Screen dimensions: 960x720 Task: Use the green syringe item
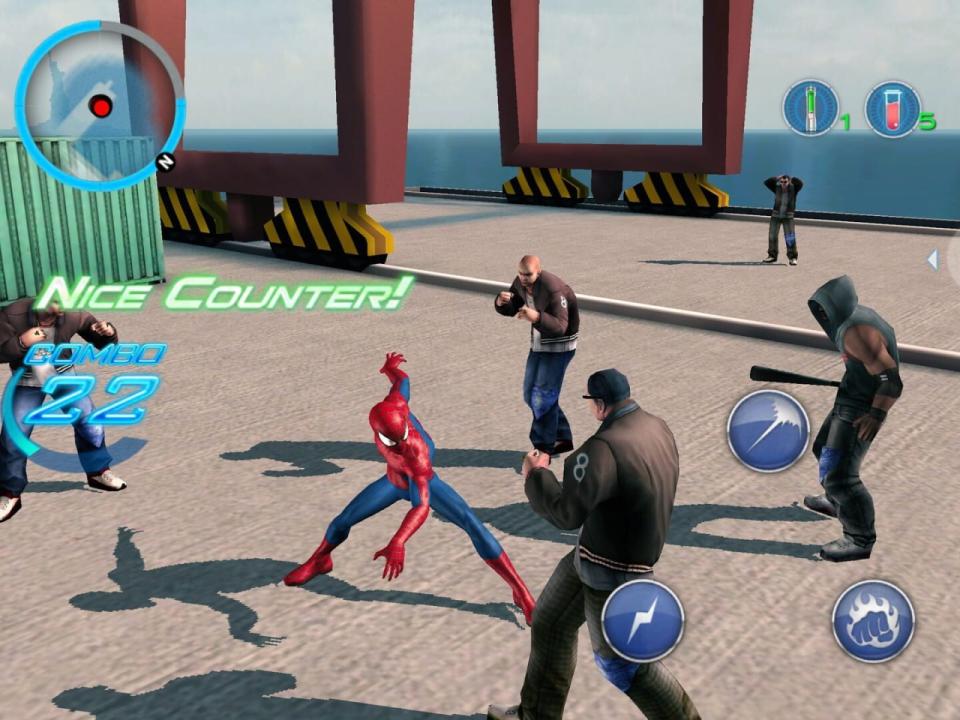(810, 108)
